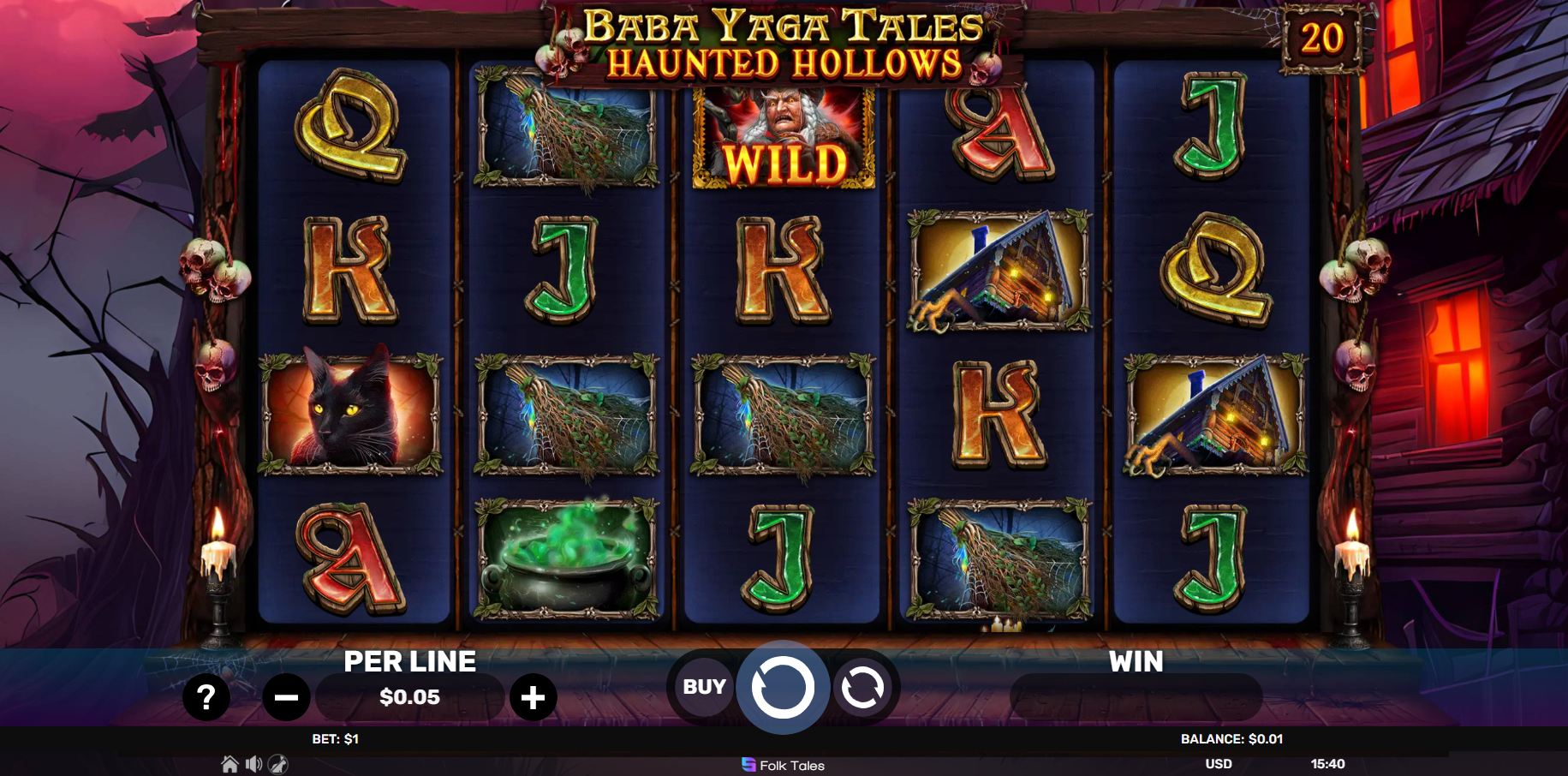The width and height of the screenshot is (1568, 776).
Task: Enable autoplay spins
Action: tap(862, 687)
